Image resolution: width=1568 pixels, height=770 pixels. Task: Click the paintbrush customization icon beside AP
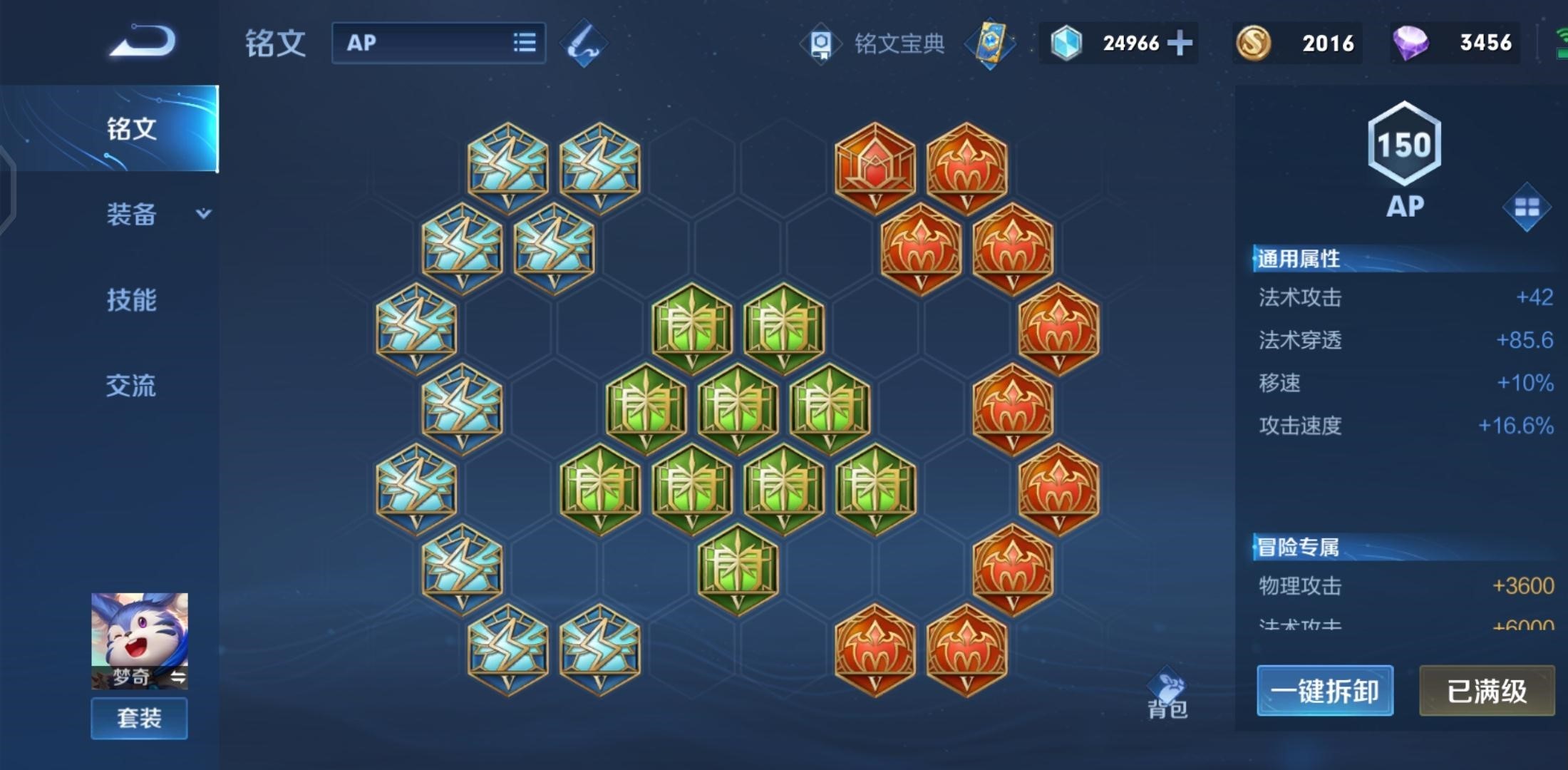(x=584, y=43)
